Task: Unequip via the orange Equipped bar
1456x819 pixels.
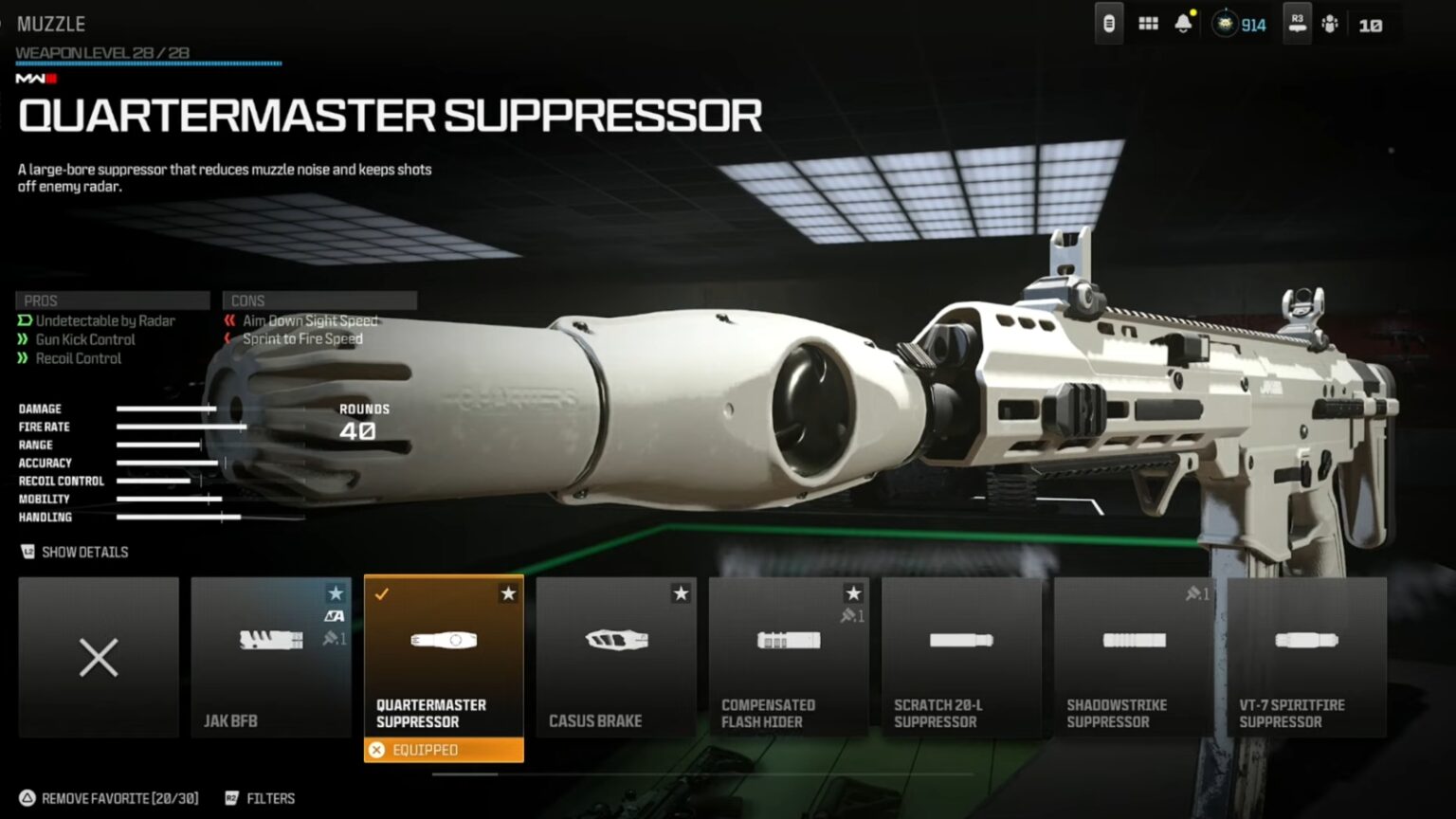Action: pyautogui.click(x=444, y=750)
